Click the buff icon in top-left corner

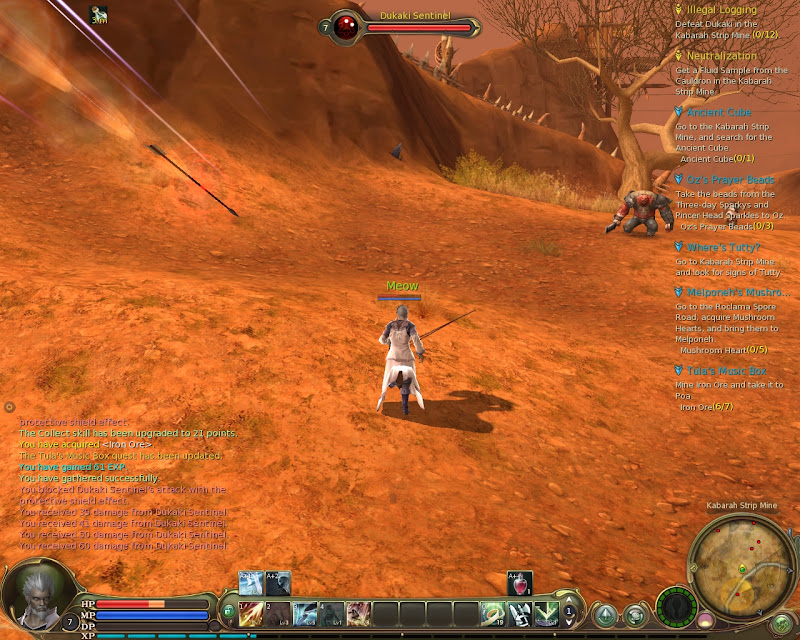[x=99, y=14]
